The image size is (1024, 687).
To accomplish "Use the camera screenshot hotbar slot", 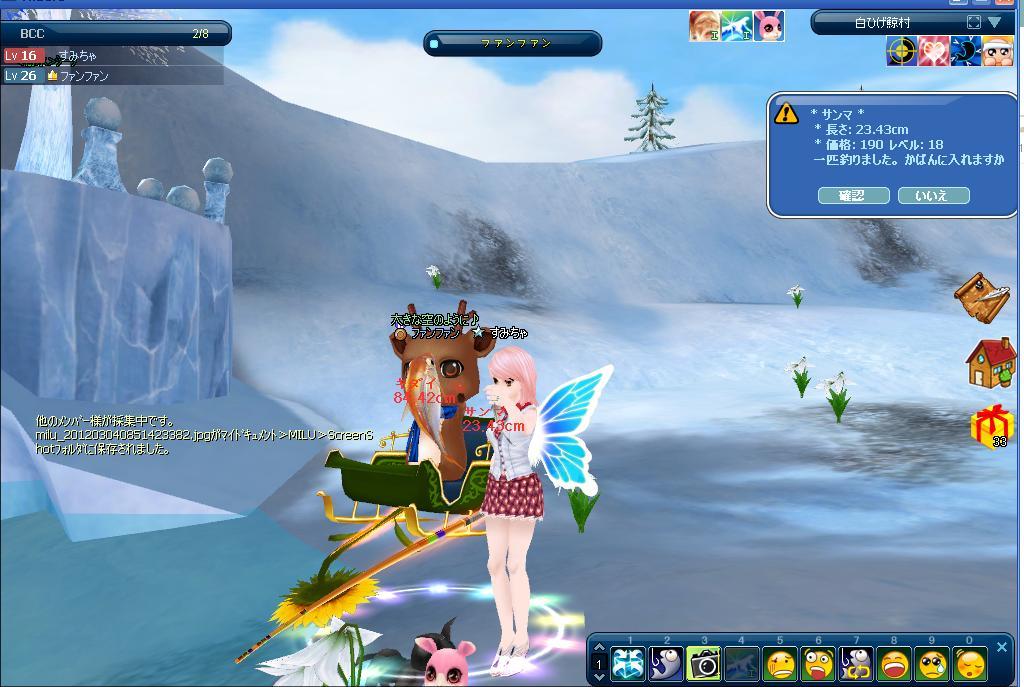I will click(704, 663).
